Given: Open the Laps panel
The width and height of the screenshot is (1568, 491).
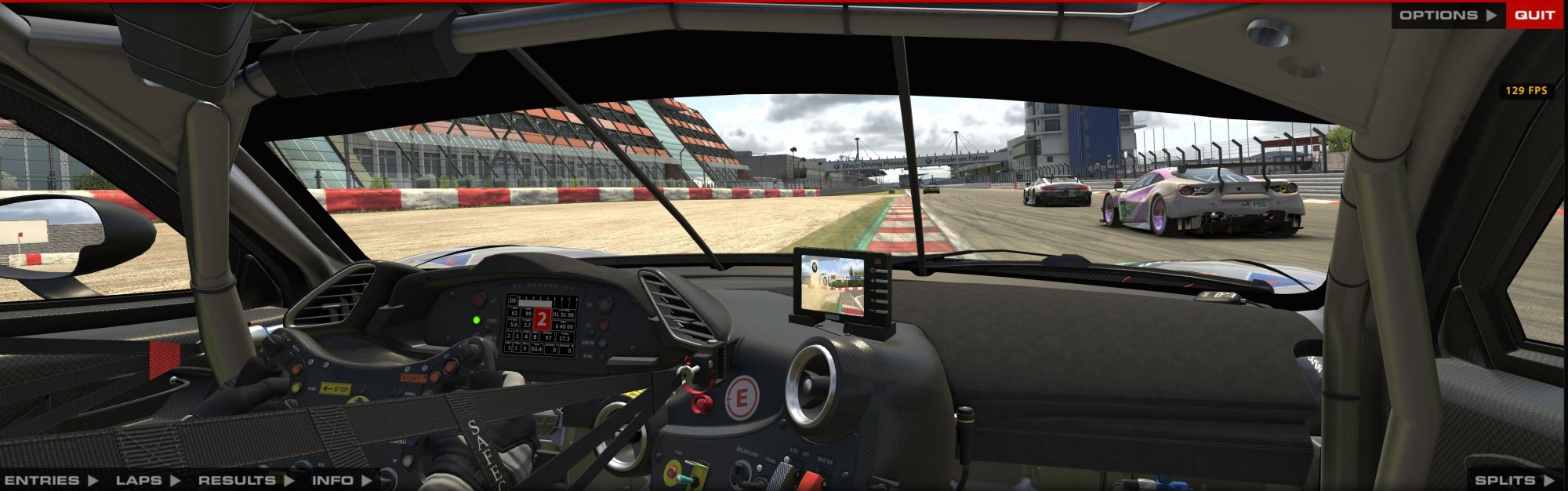Looking at the screenshot, I should [147, 480].
